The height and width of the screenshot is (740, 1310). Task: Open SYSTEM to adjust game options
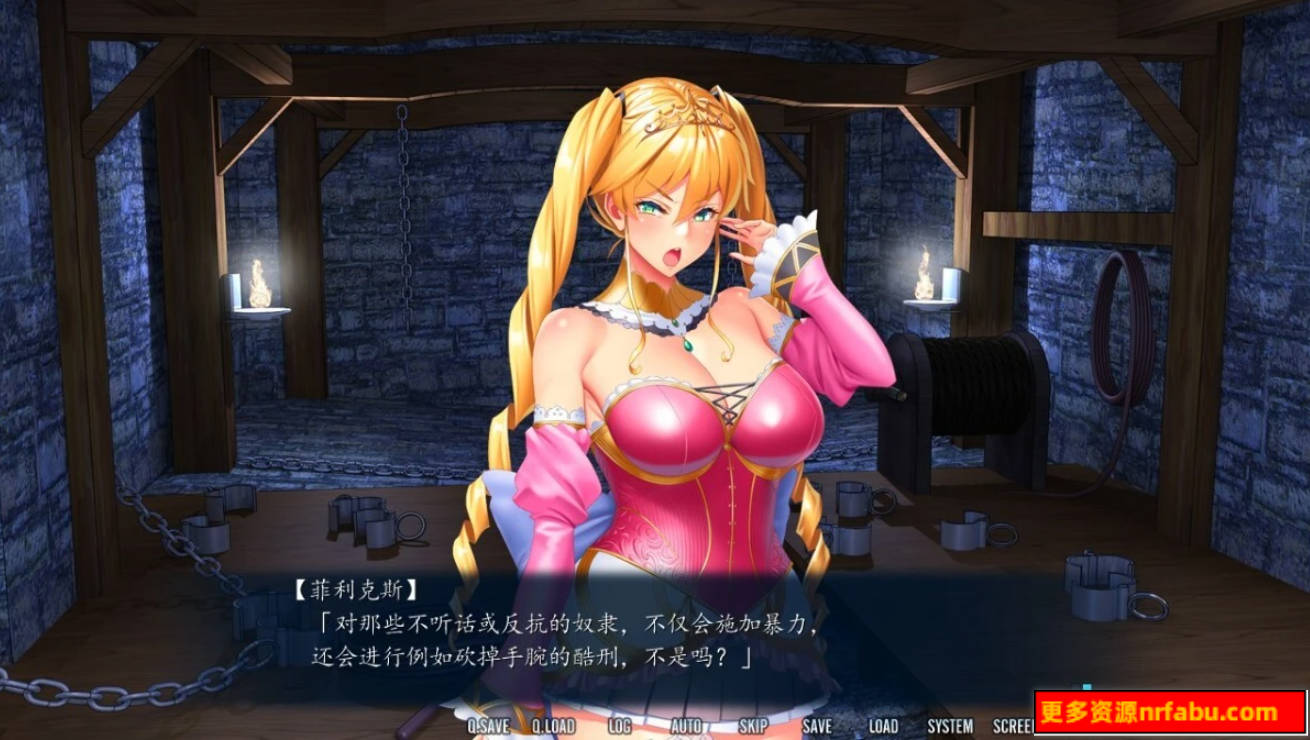click(949, 726)
